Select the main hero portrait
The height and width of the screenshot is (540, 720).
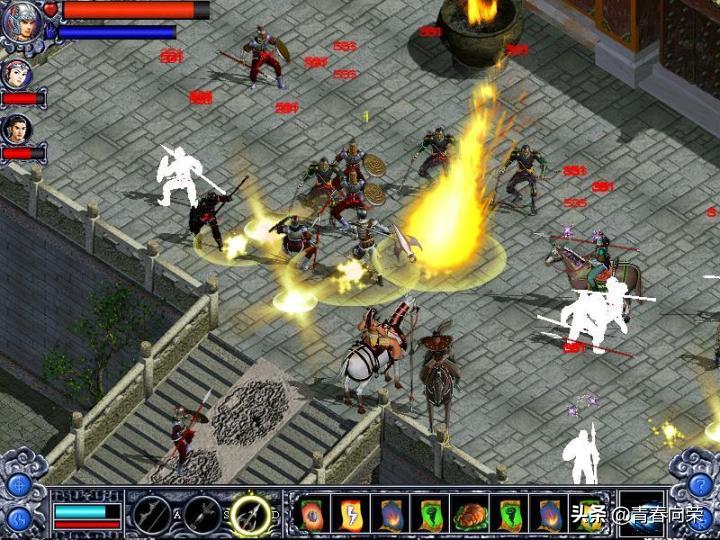tap(20, 20)
